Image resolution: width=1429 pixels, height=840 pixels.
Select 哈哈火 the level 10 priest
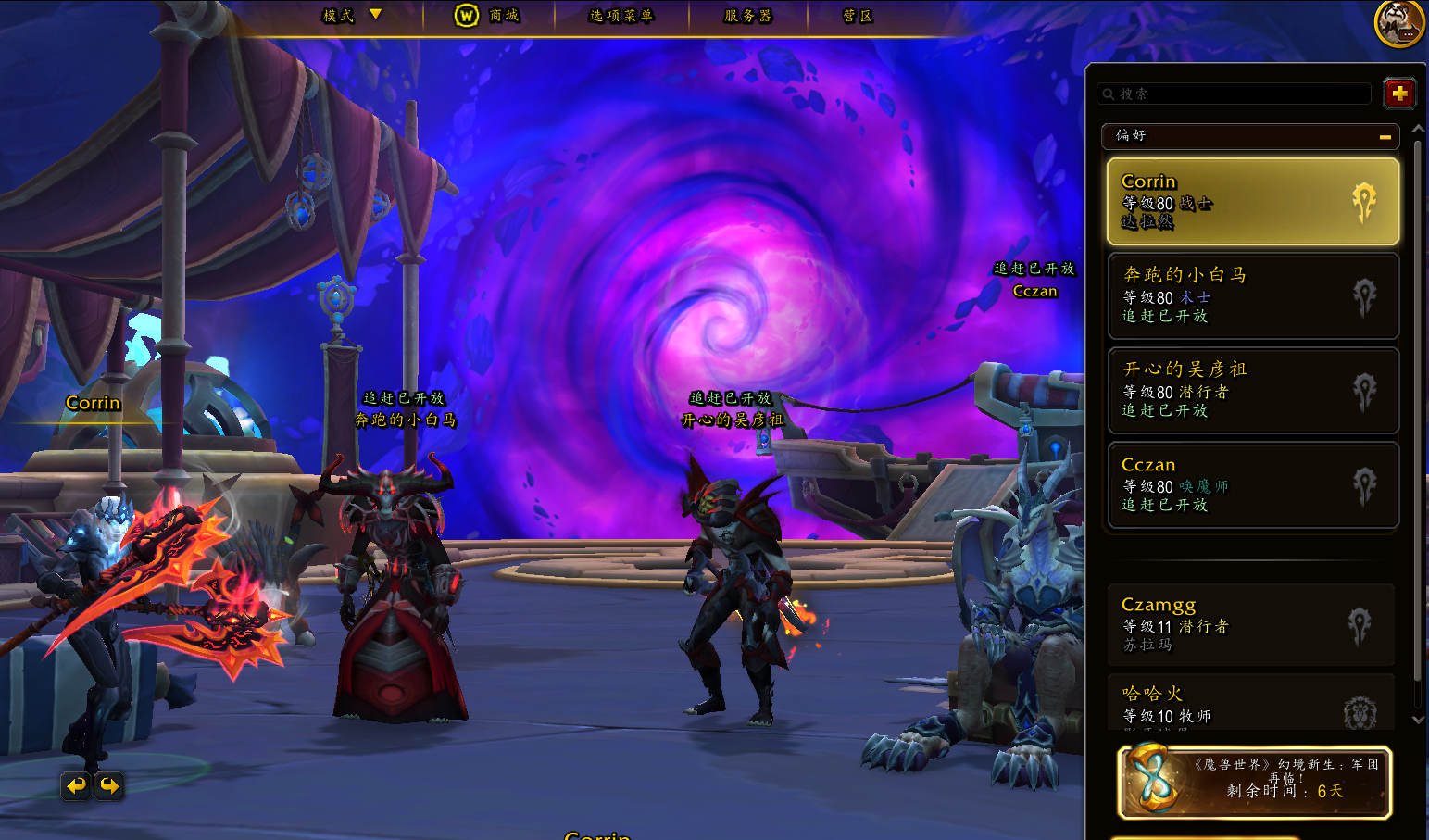click(x=1250, y=704)
